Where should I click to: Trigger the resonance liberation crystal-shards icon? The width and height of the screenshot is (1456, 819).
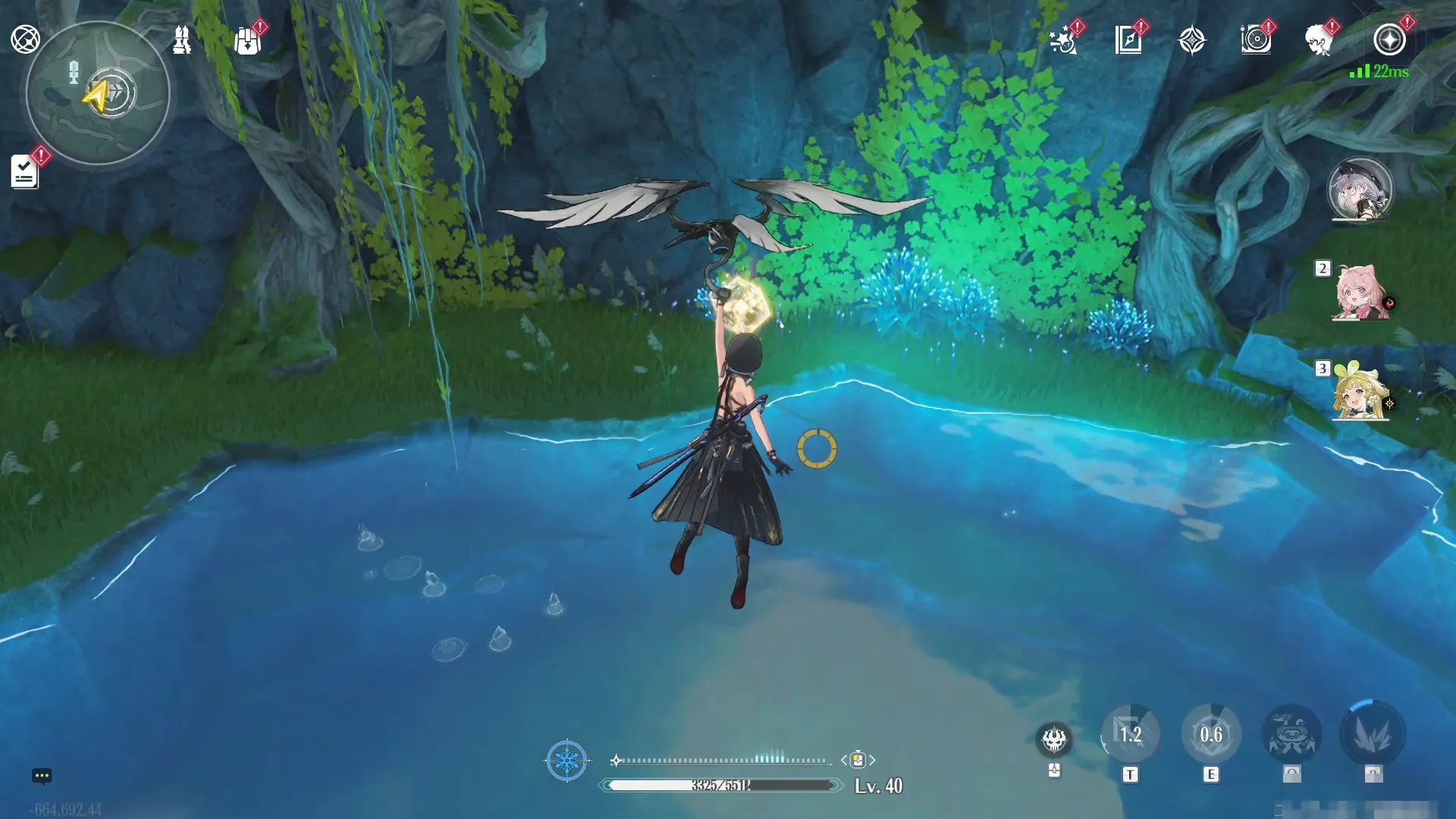1373,734
